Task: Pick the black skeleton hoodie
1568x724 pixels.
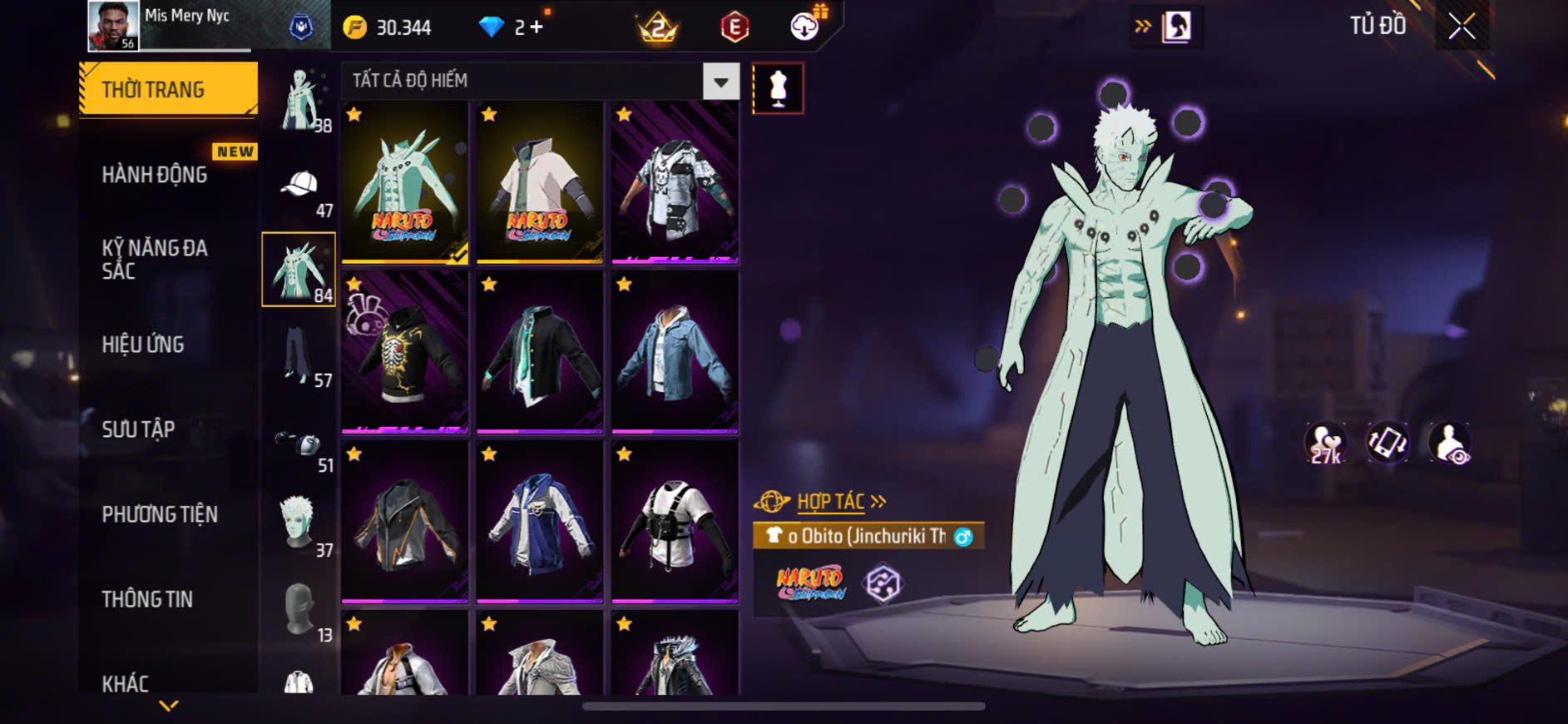Action: [x=405, y=351]
